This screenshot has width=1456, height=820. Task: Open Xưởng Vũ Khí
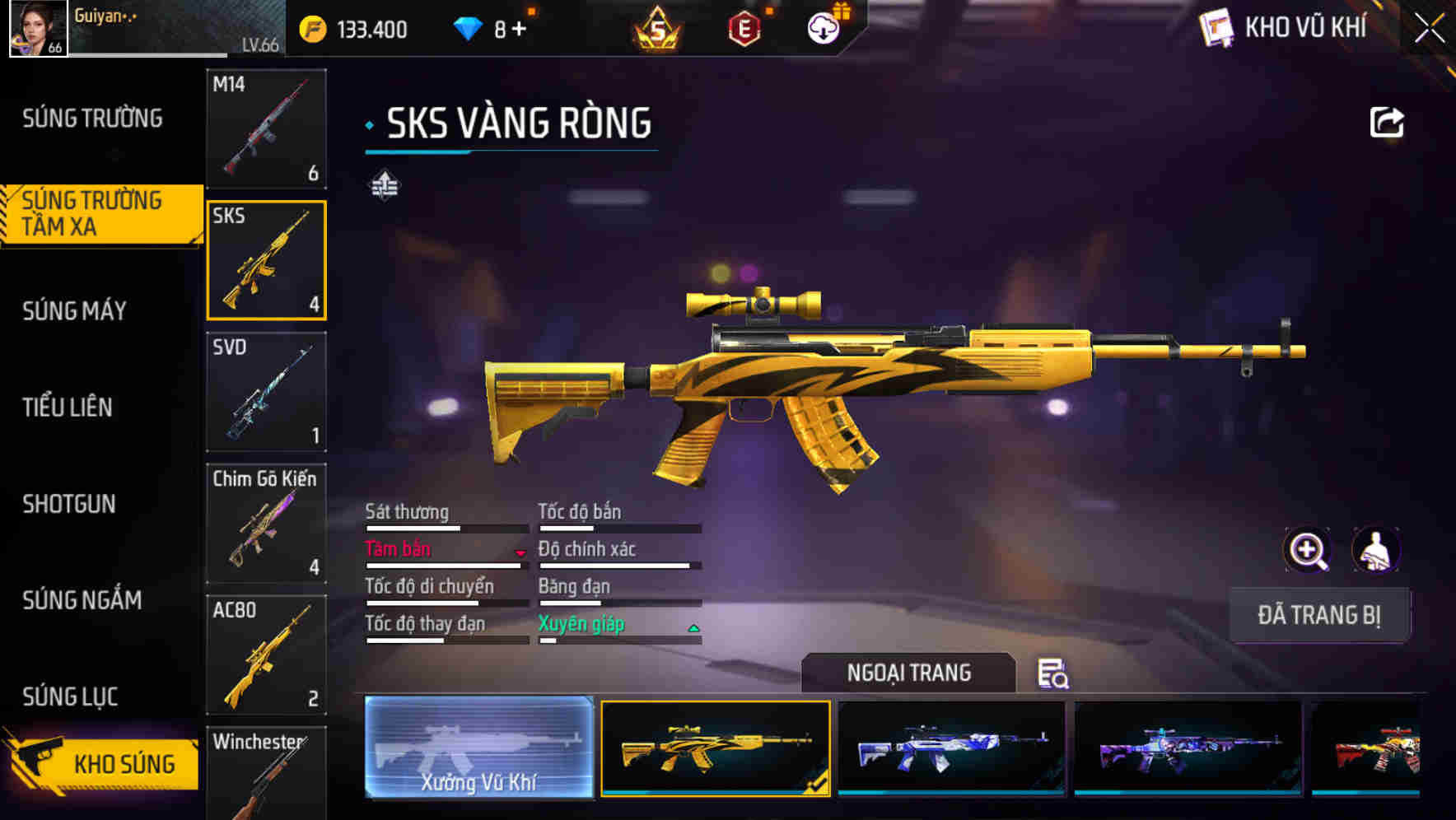tap(478, 749)
